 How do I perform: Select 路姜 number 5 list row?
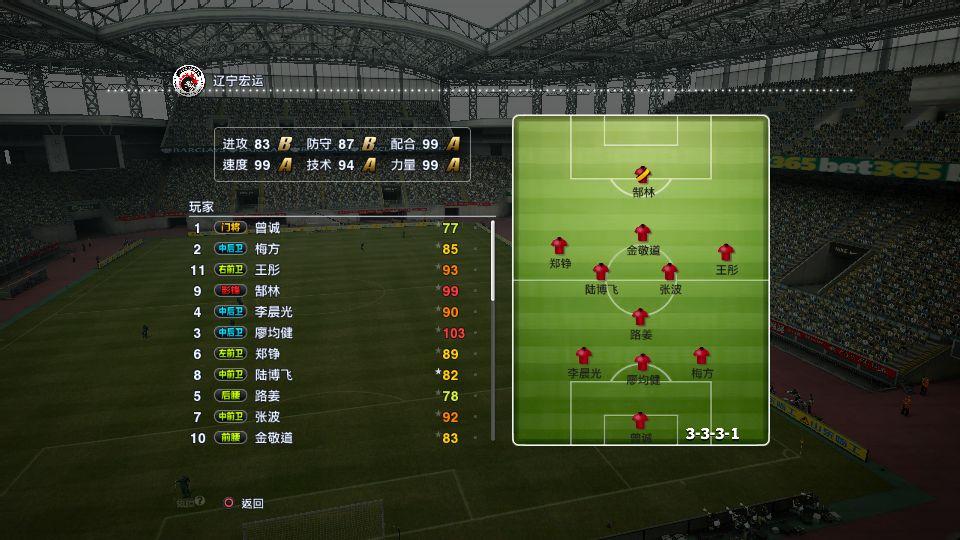(x=267, y=396)
